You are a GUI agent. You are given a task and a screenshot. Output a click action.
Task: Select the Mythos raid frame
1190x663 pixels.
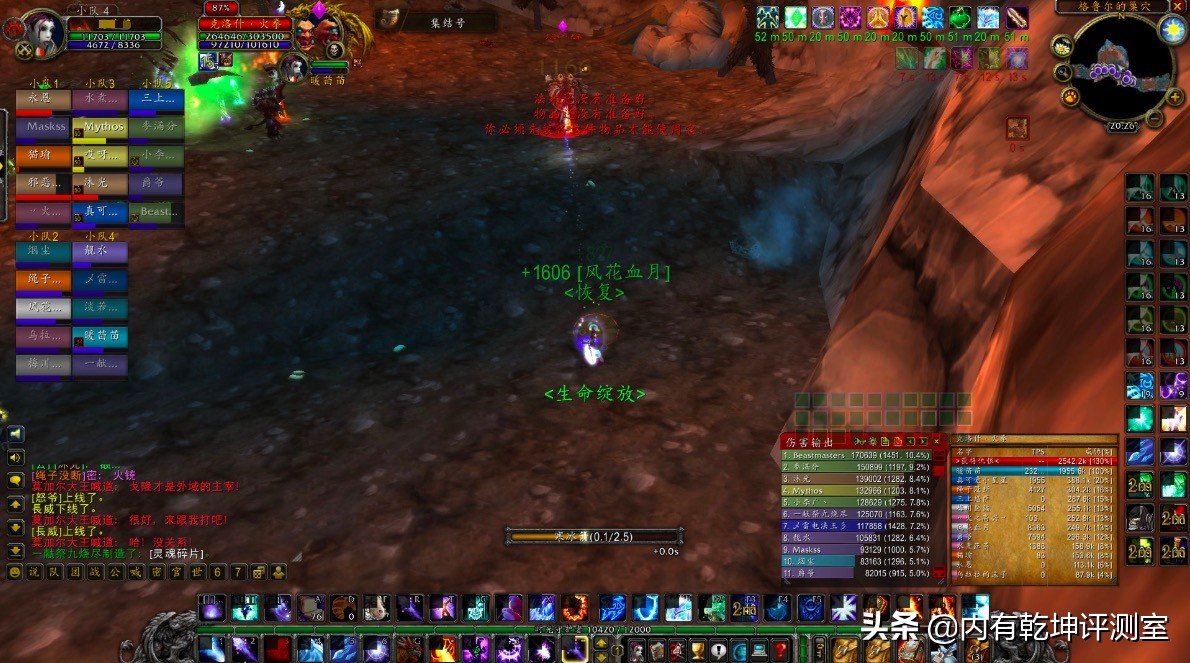point(100,127)
